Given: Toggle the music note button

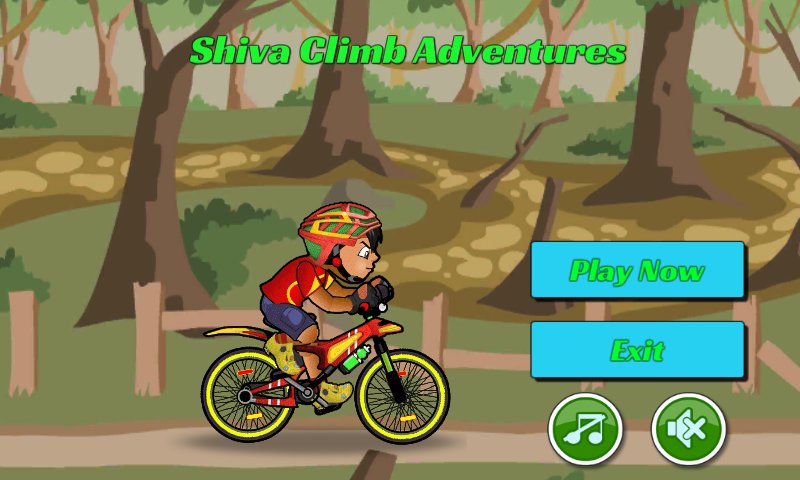Looking at the screenshot, I should point(585,431).
